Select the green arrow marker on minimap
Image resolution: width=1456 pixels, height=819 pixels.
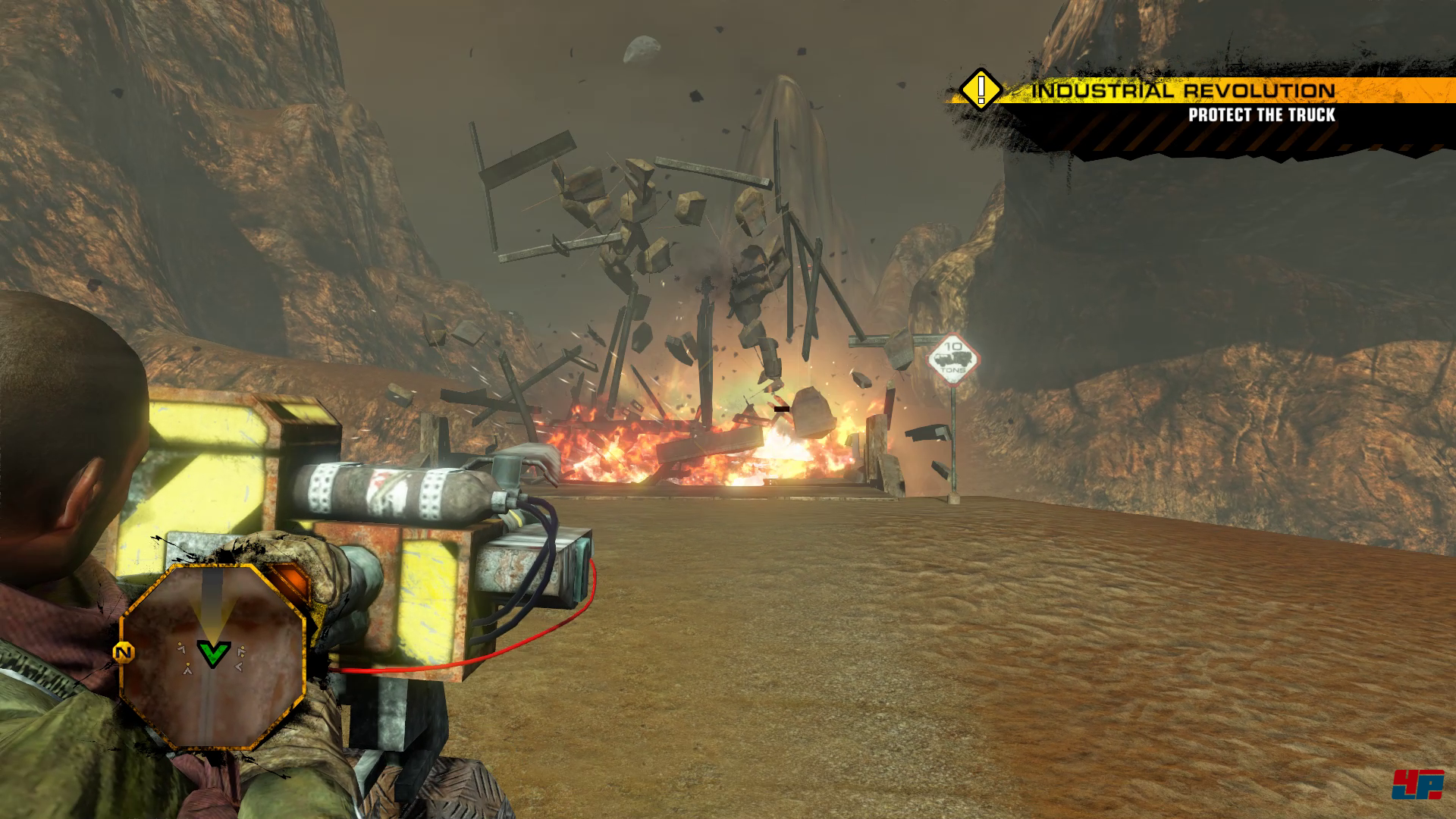(x=213, y=653)
